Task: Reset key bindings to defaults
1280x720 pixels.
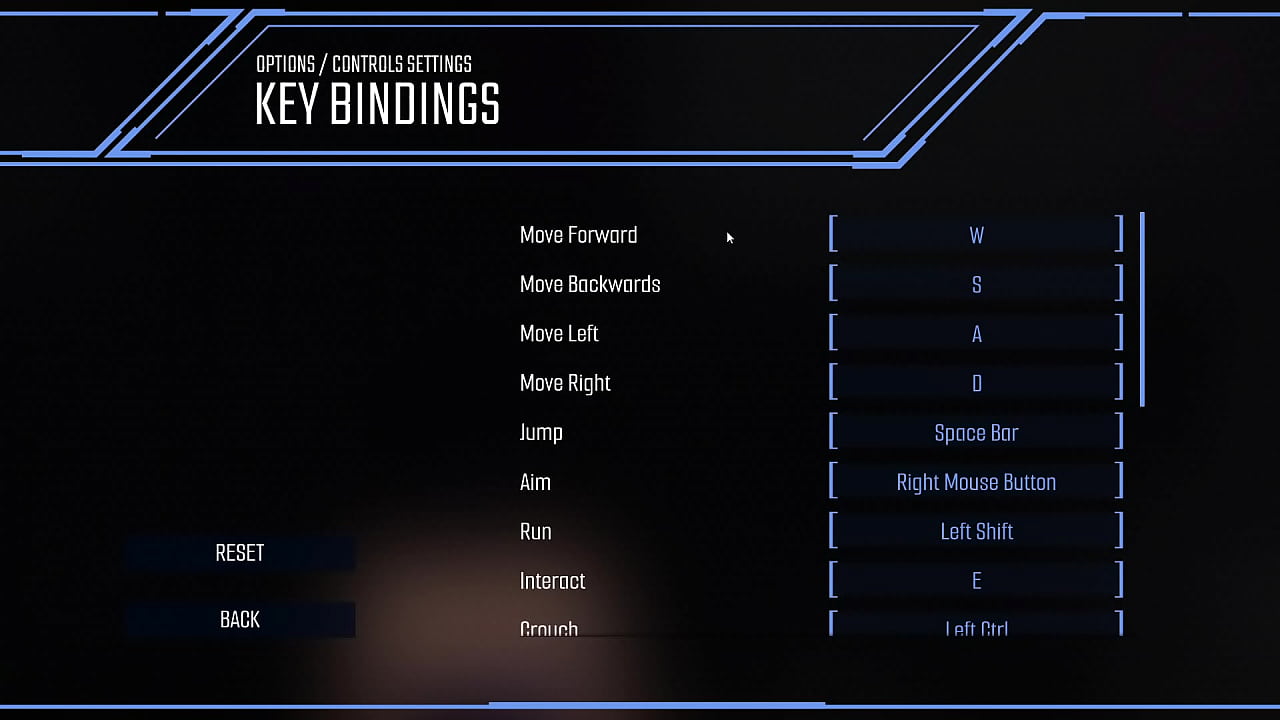Action: [240, 553]
